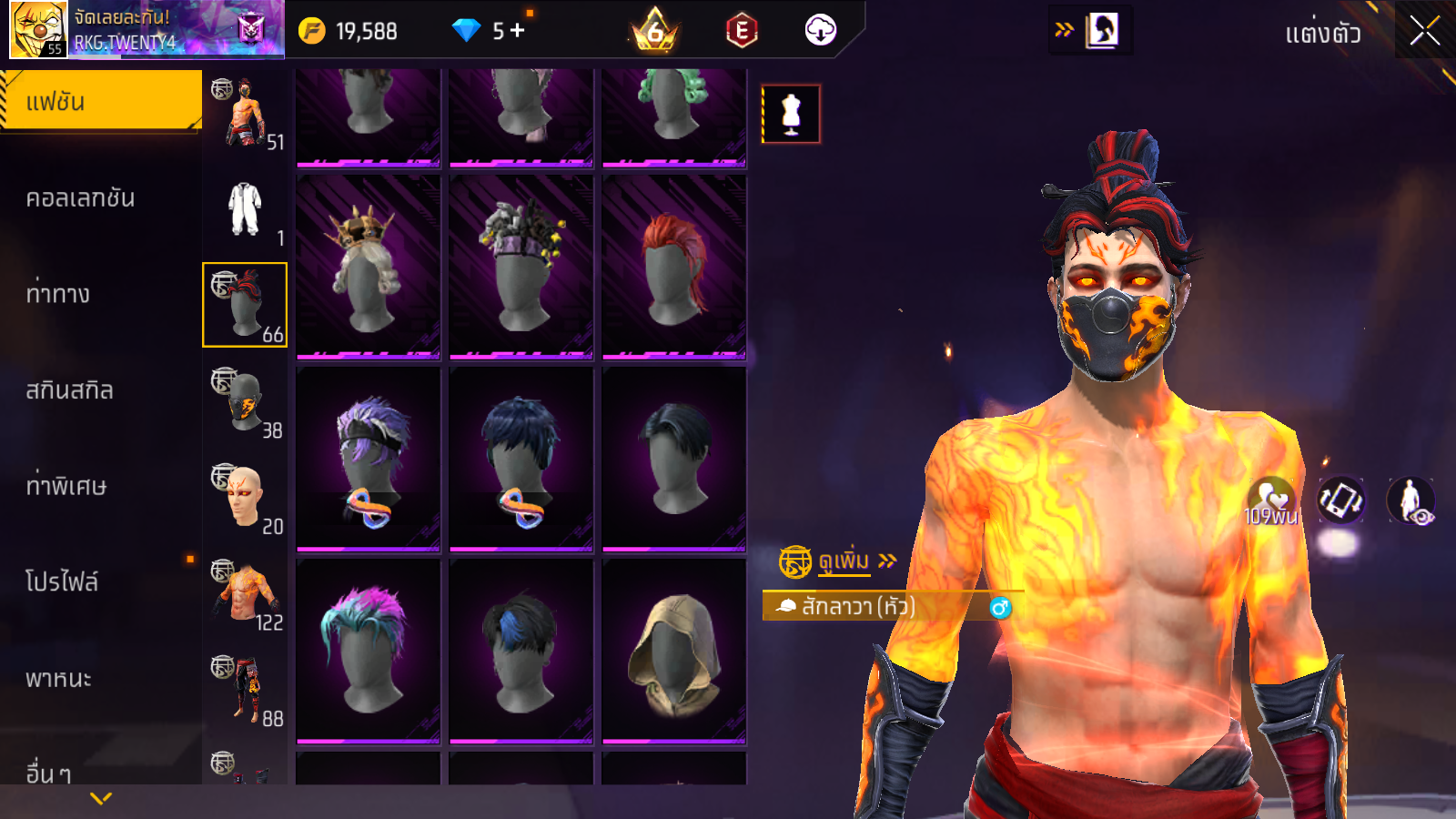Select the head category with 66 items
The image size is (1456, 819).
245,305
